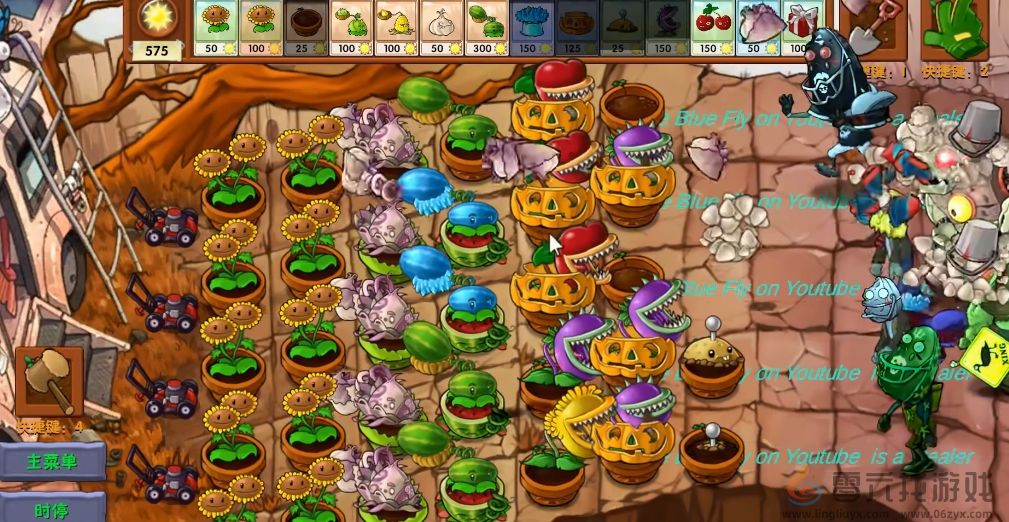The image size is (1009, 522).
Task: Select the Melon-pult seed packet
Action: tap(486, 27)
